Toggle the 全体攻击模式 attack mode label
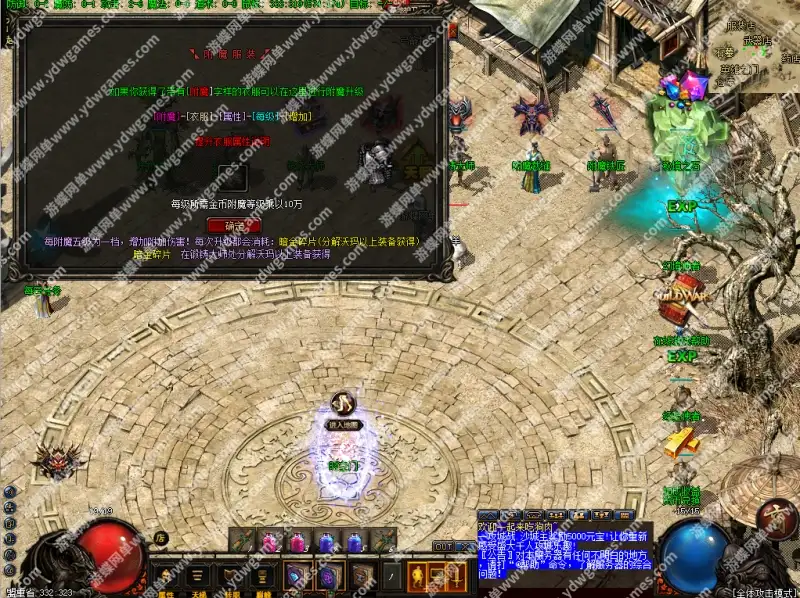 click(762, 592)
